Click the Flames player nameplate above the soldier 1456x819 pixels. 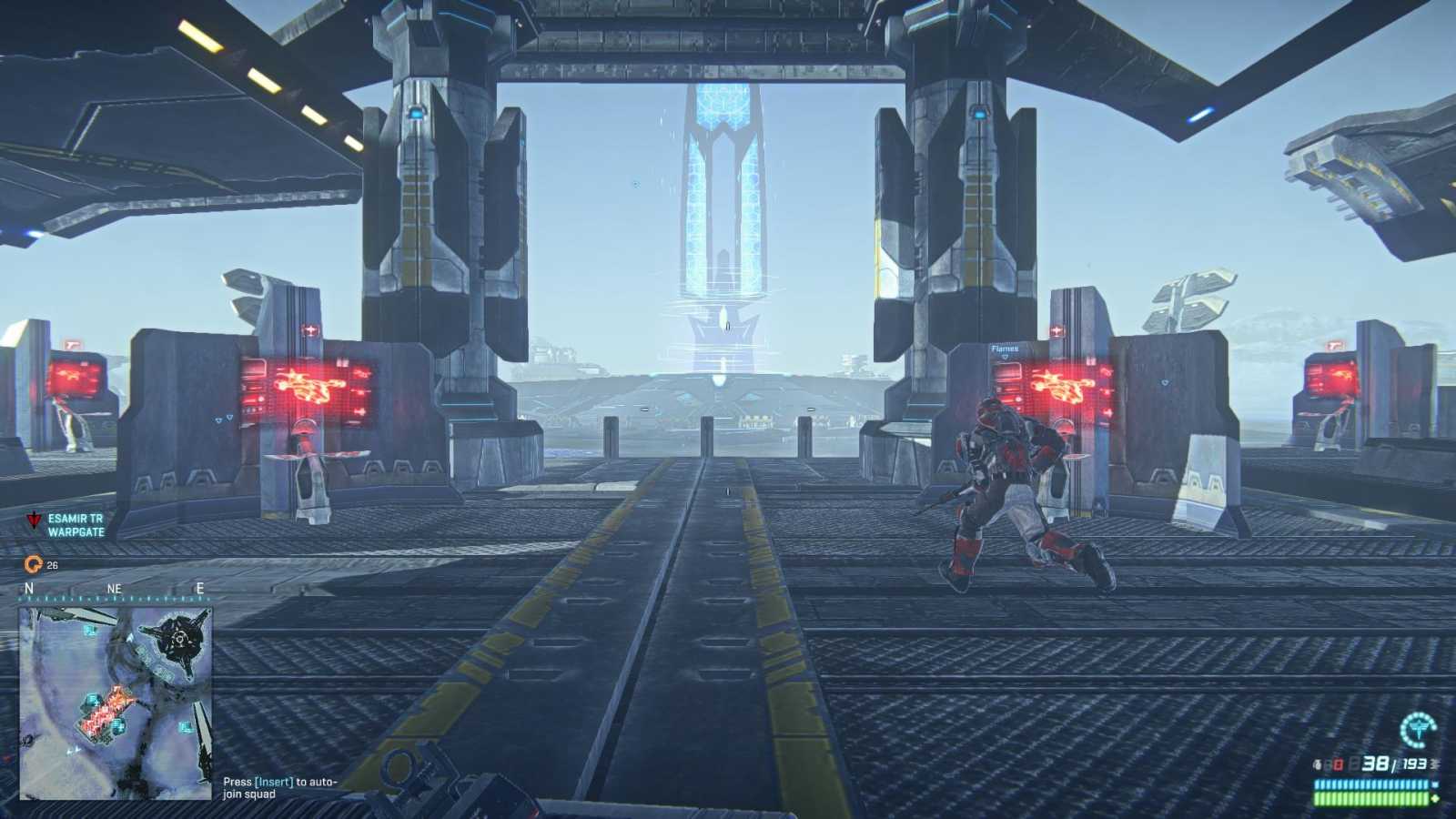pyautogui.click(x=1002, y=349)
